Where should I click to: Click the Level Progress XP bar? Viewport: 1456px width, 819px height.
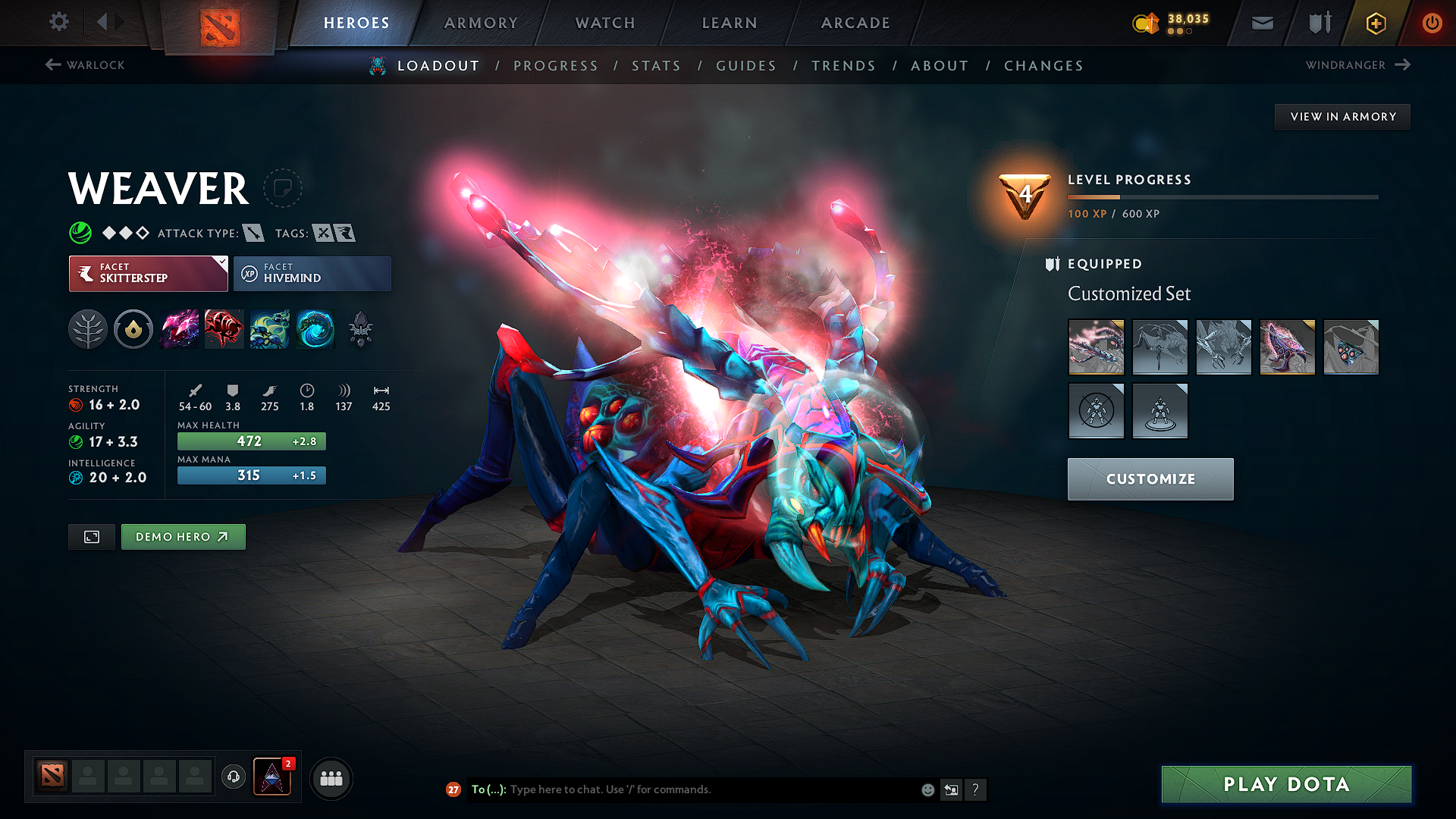pos(1222,196)
